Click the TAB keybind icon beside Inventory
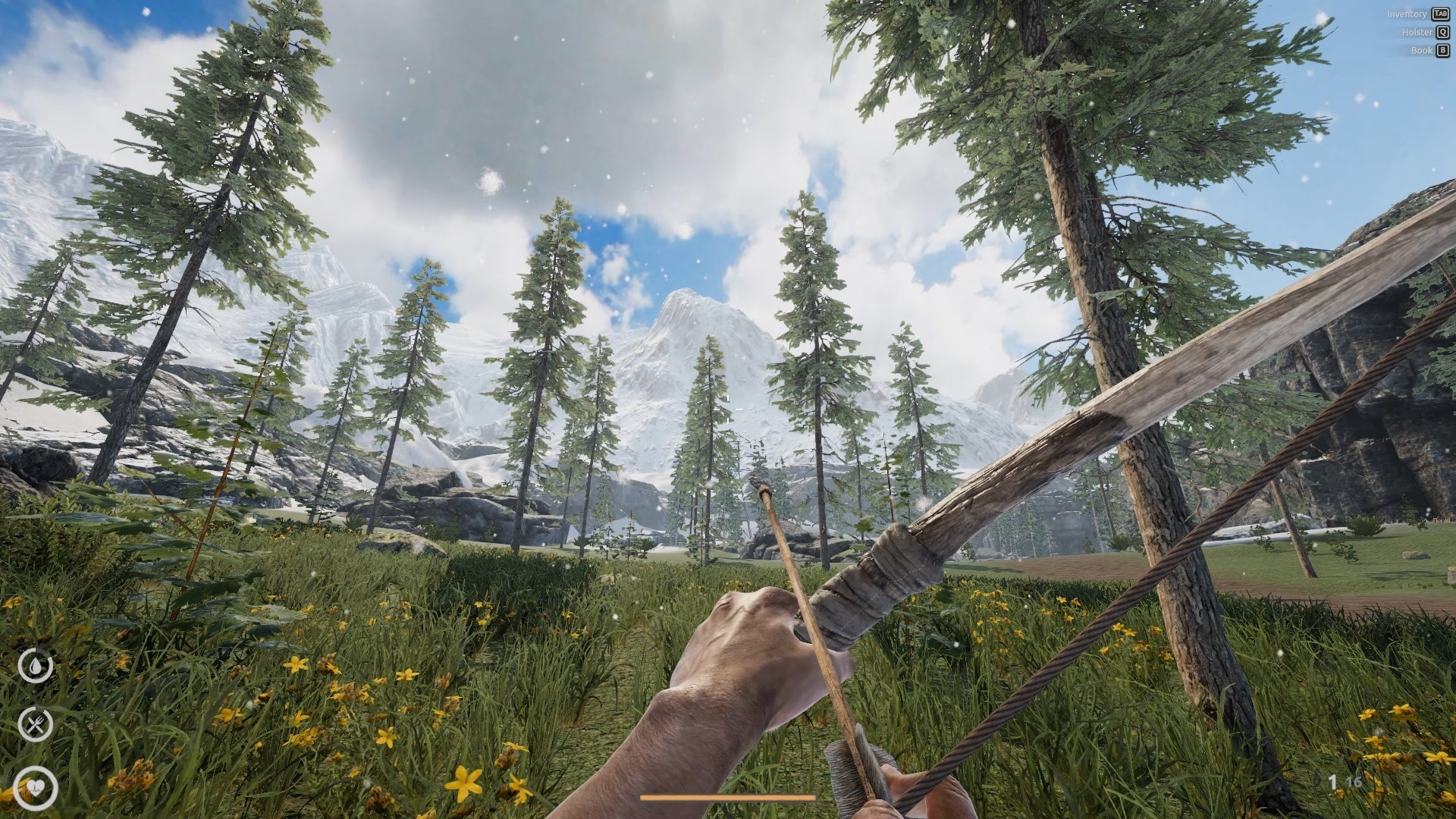The height and width of the screenshot is (819, 1456). (1441, 14)
